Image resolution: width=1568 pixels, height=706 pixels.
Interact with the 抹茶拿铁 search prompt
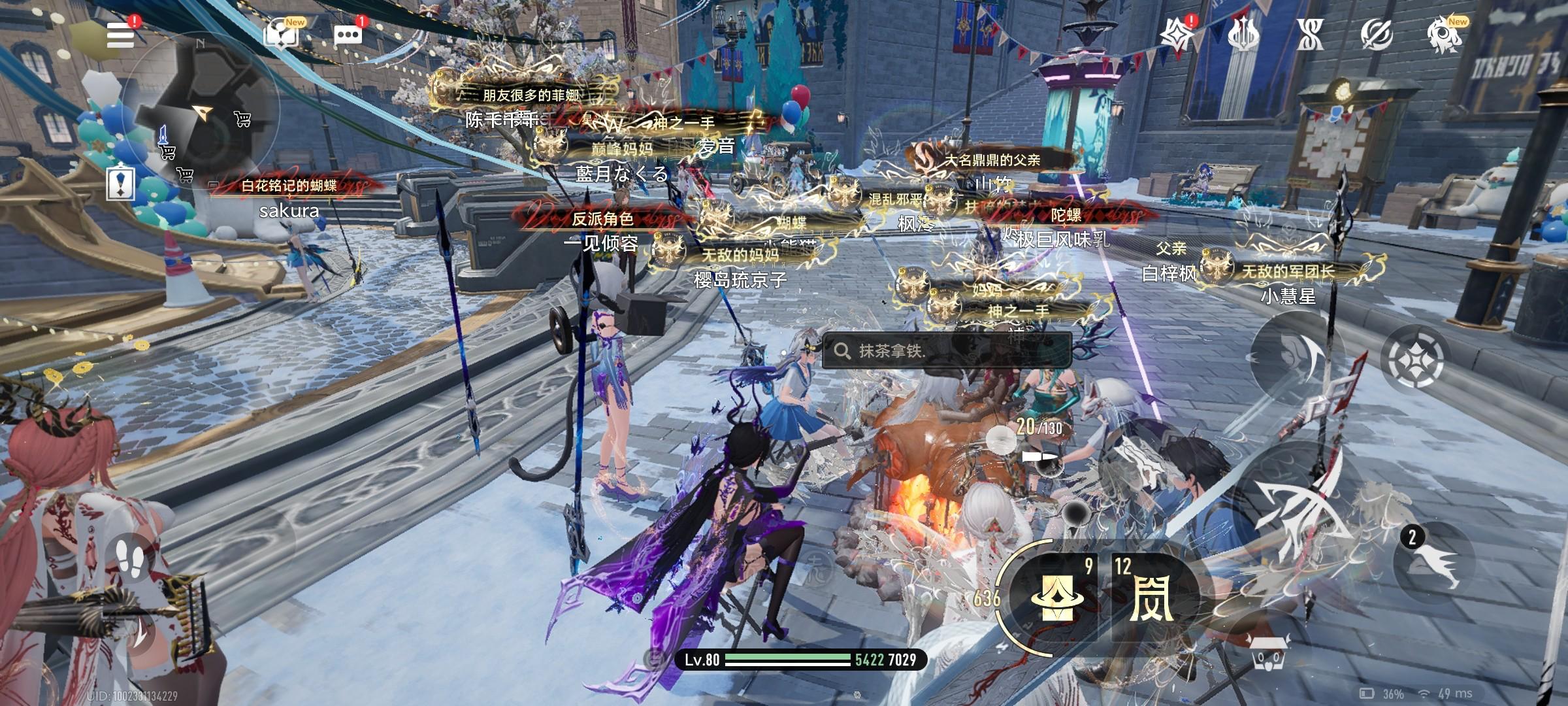pyautogui.click(x=946, y=351)
